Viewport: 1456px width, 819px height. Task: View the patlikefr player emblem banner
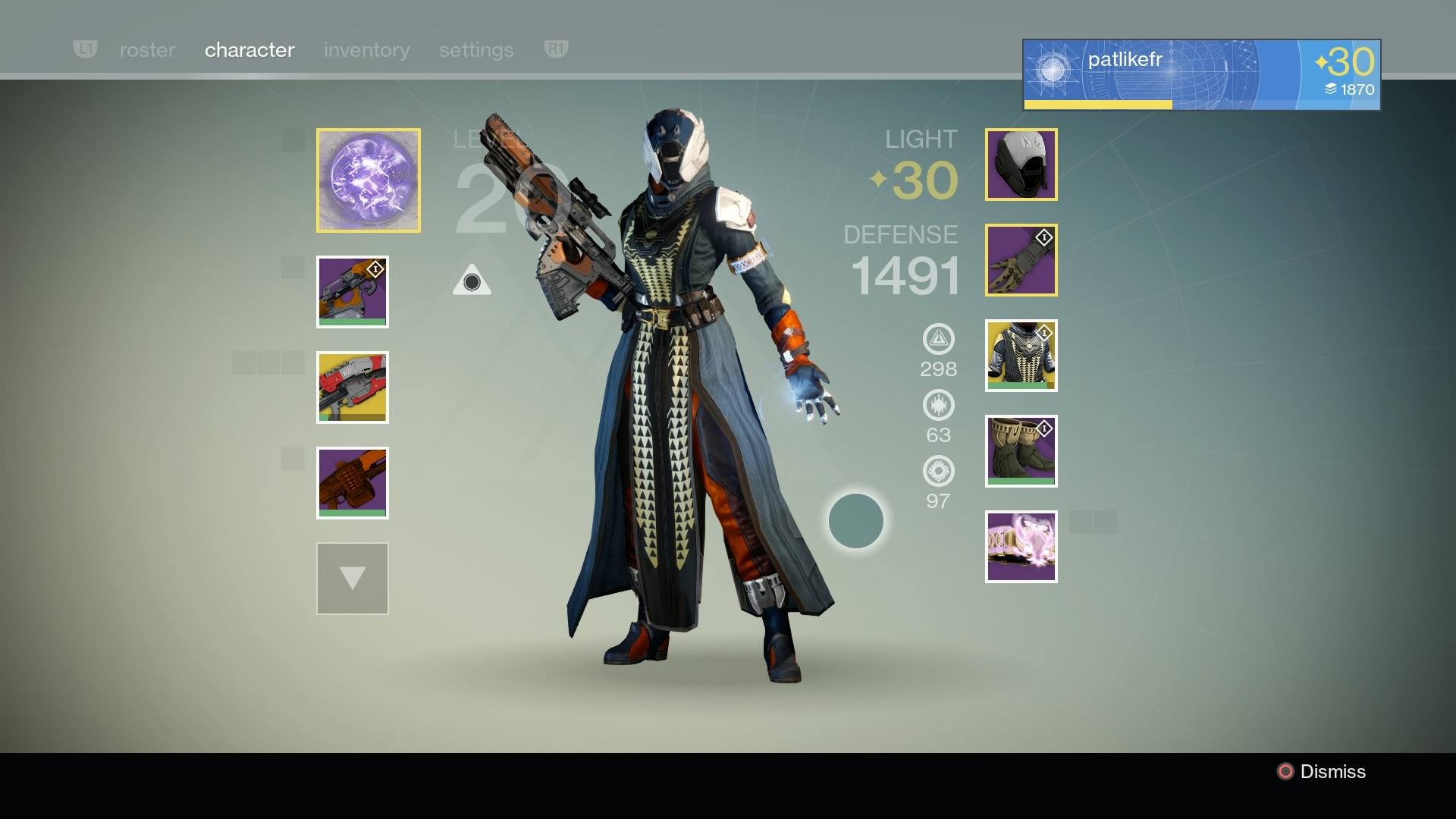(1201, 74)
